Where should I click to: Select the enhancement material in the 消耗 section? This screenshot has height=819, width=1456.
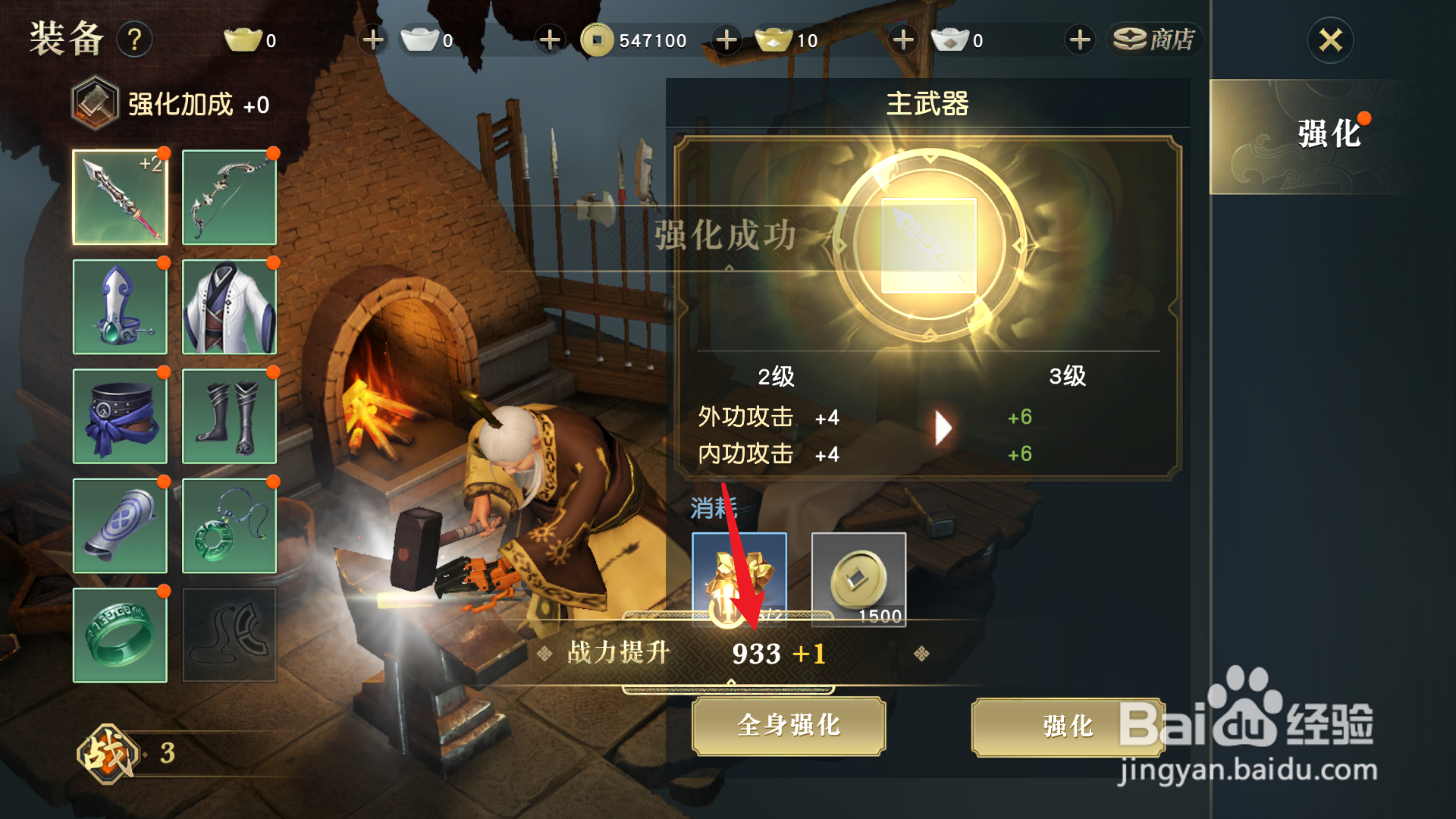click(739, 580)
